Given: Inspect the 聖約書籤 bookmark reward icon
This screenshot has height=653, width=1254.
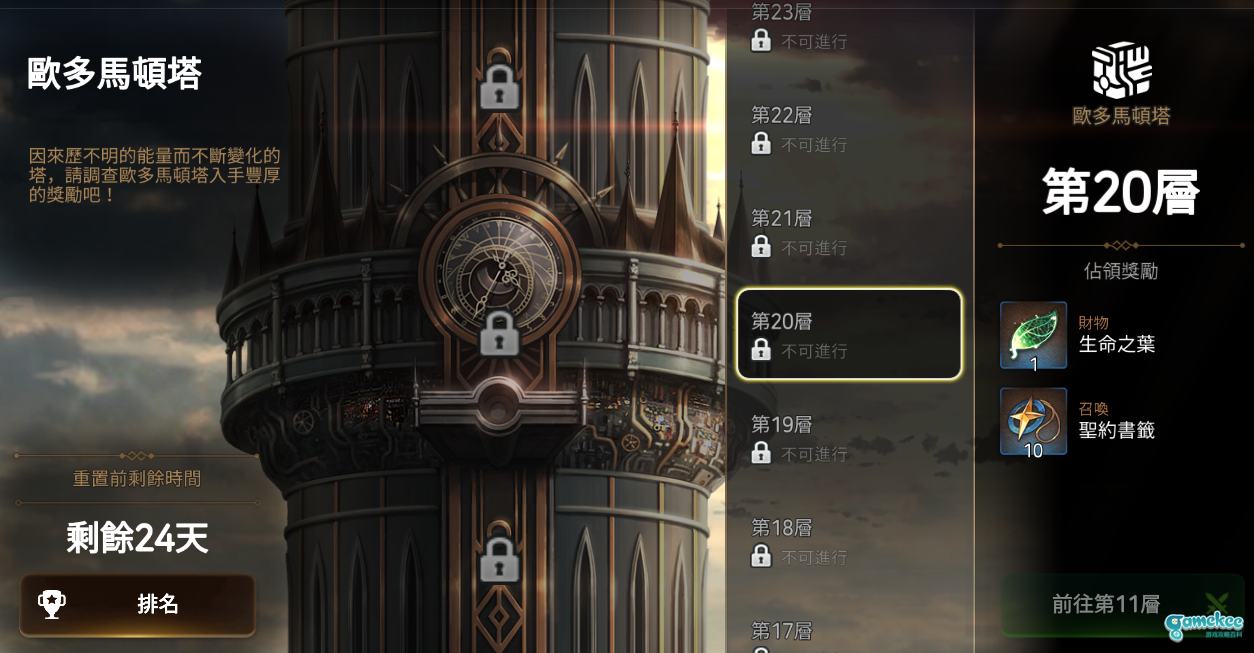Looking at the screenshot, I should click(1033, 421).
